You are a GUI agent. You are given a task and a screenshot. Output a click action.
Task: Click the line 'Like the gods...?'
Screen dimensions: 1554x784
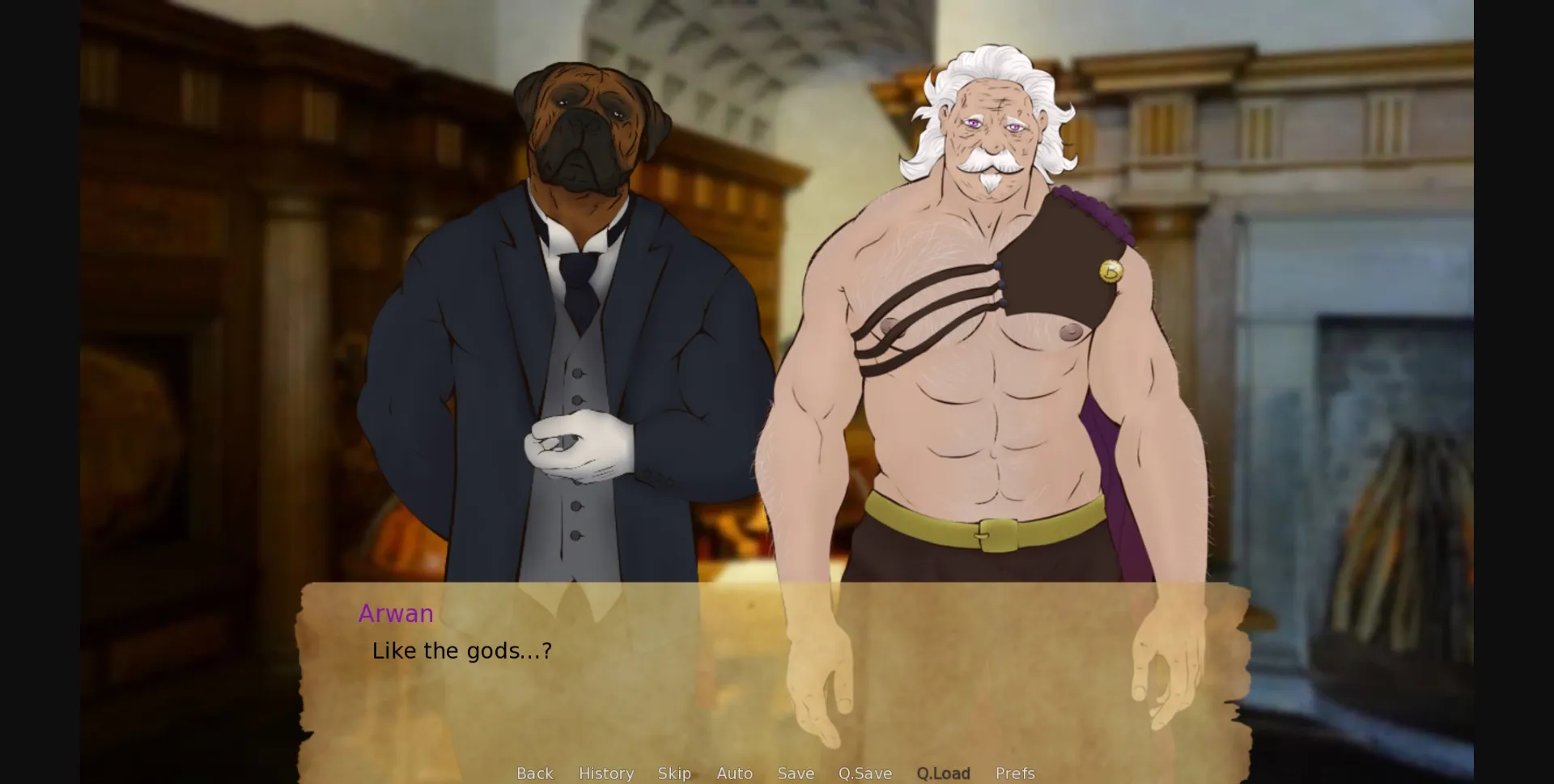(461, 650)
